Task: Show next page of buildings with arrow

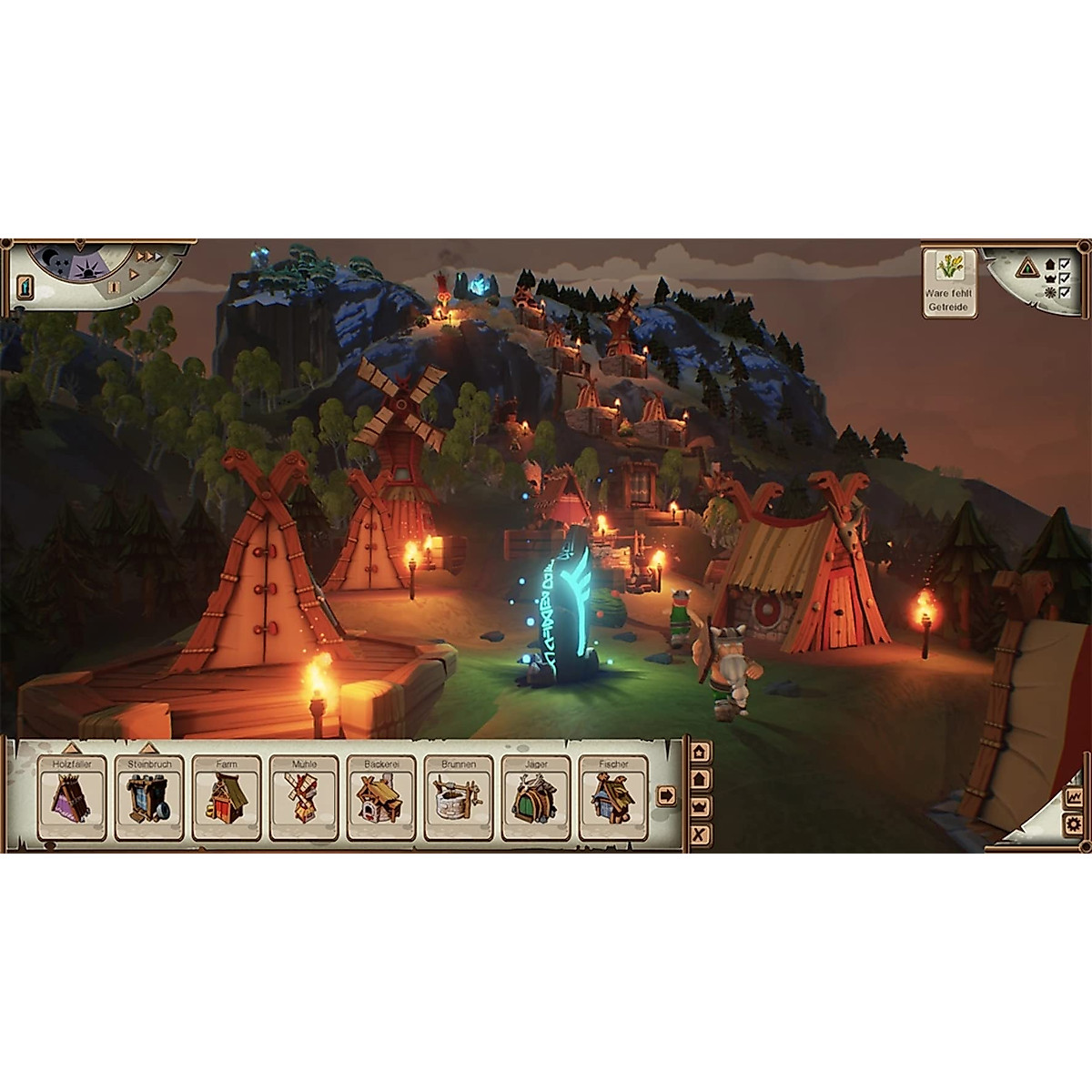Action: (666, 794)
